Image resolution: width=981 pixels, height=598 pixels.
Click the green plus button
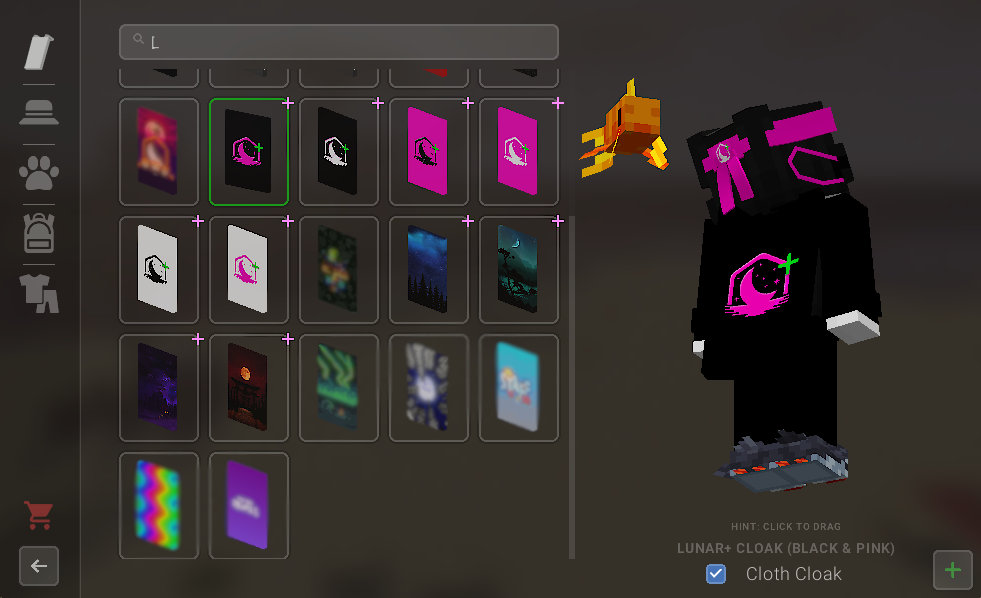click(952, 570)
